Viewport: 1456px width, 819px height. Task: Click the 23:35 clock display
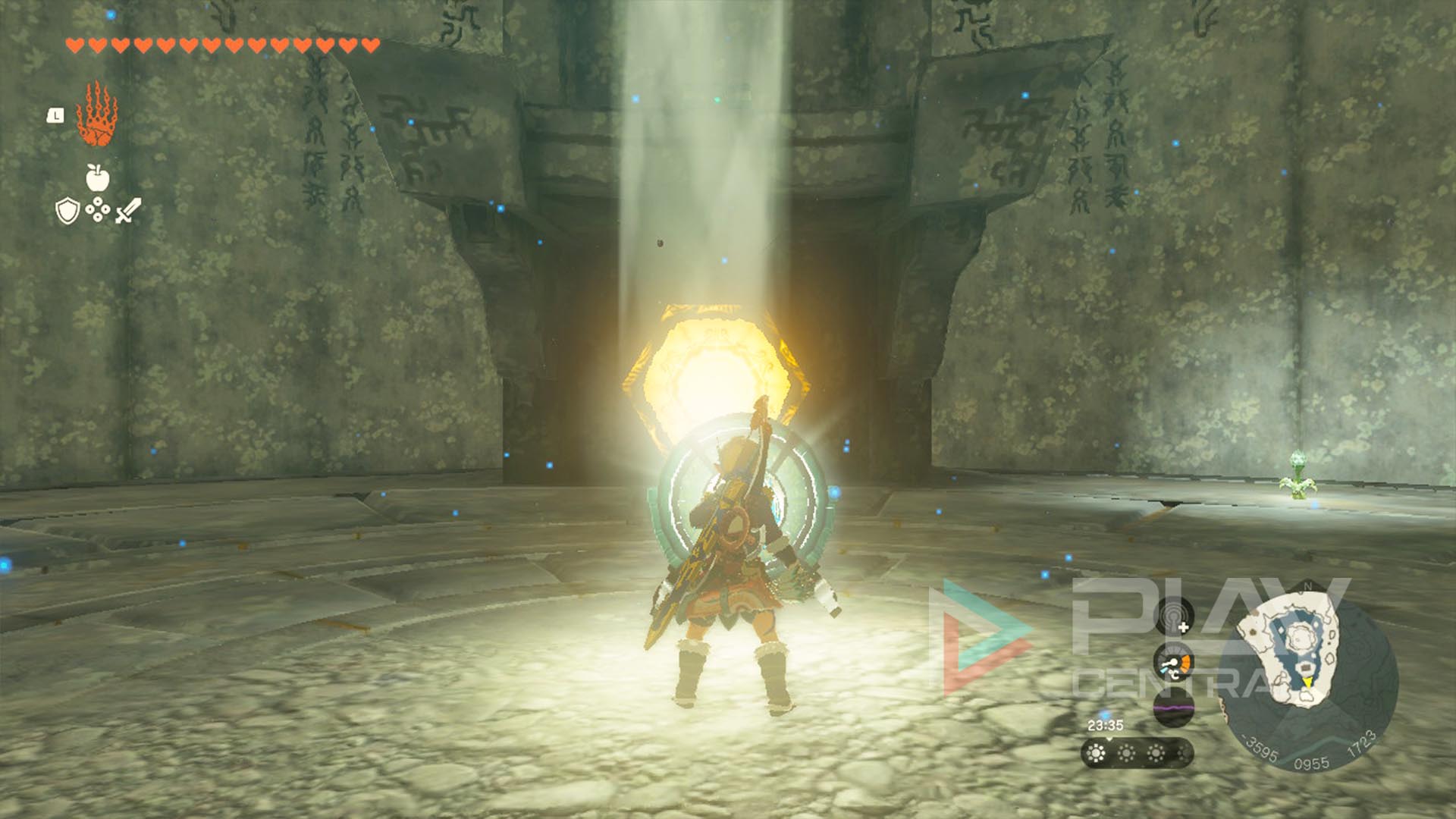(x=1105, y=724)
